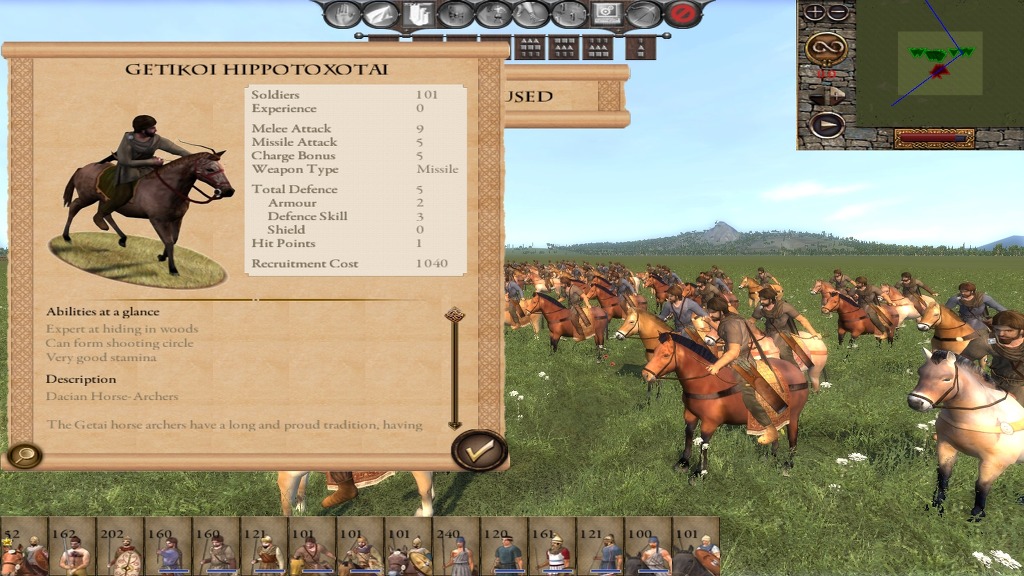Select the 161-soldier unit card
Screen dimensions: 1024x576
(x=553, y=546)
